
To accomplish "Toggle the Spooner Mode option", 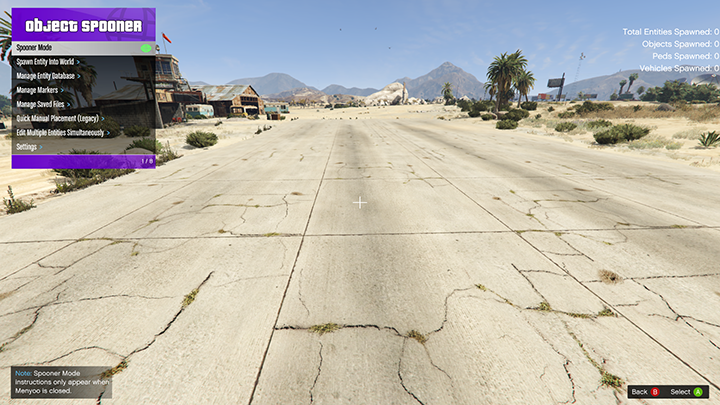I will 83,48.
